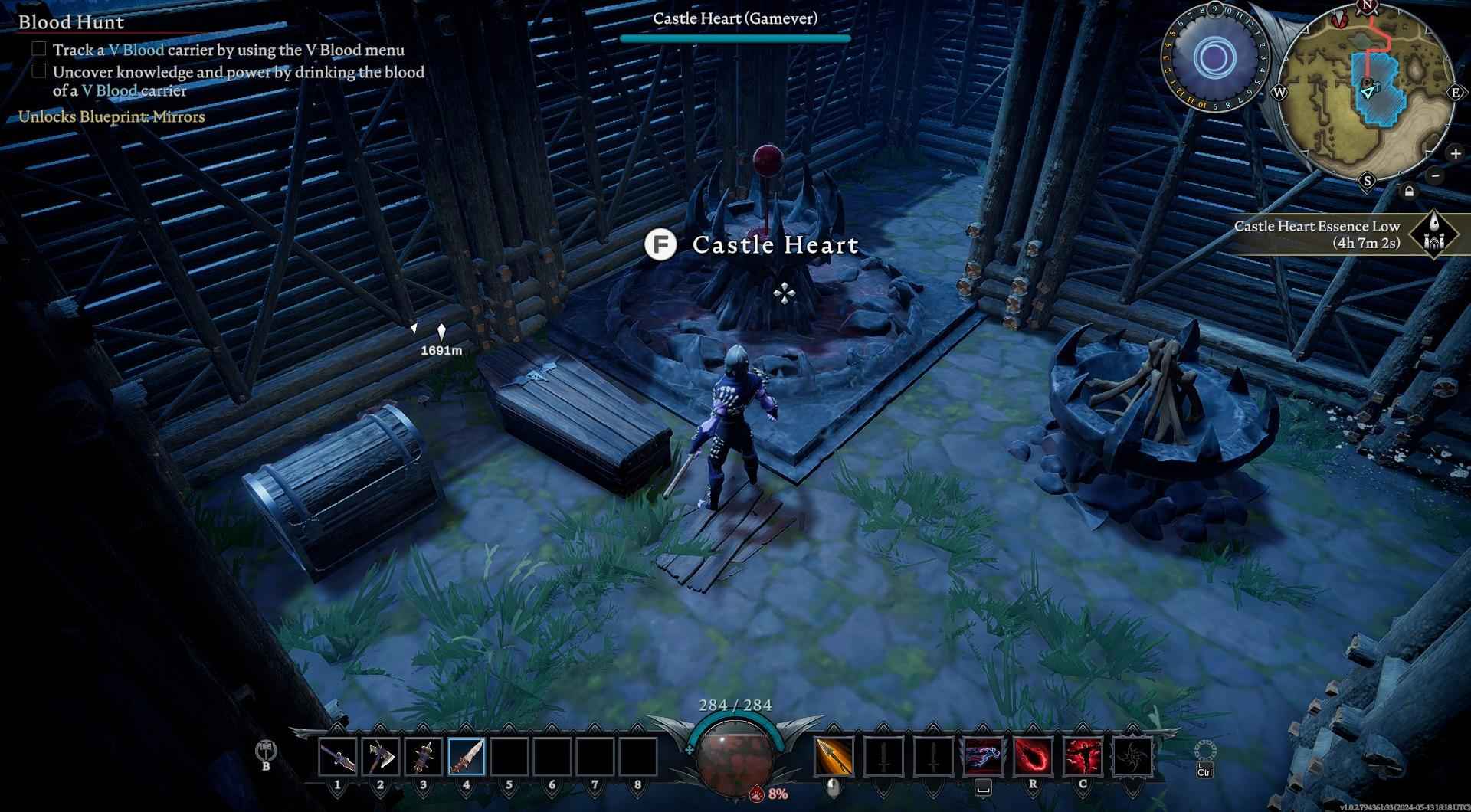
Task: Open the action wheel icon above Ctrl
Action: [1204, 751]
